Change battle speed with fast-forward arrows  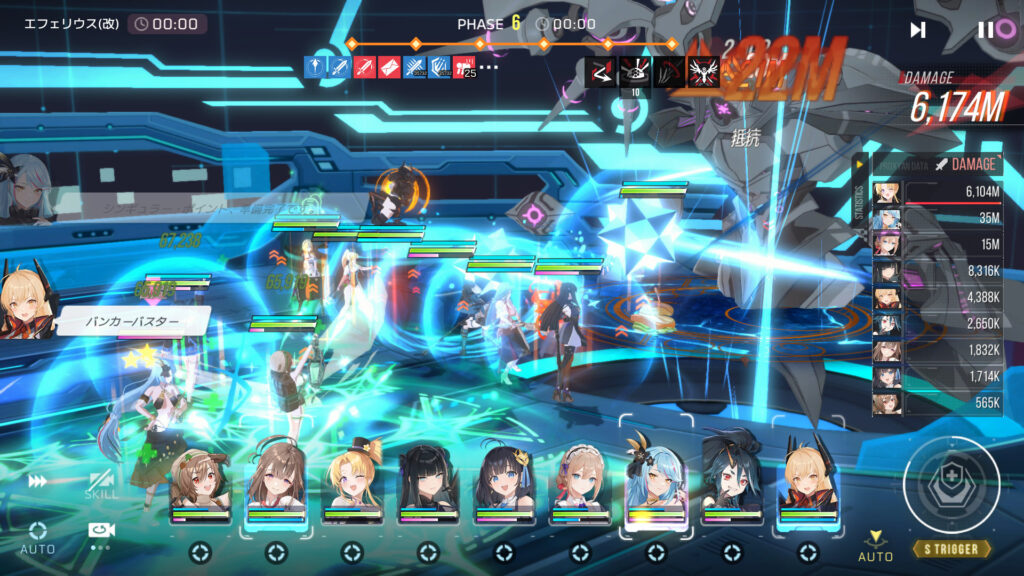tap(38, 481)
